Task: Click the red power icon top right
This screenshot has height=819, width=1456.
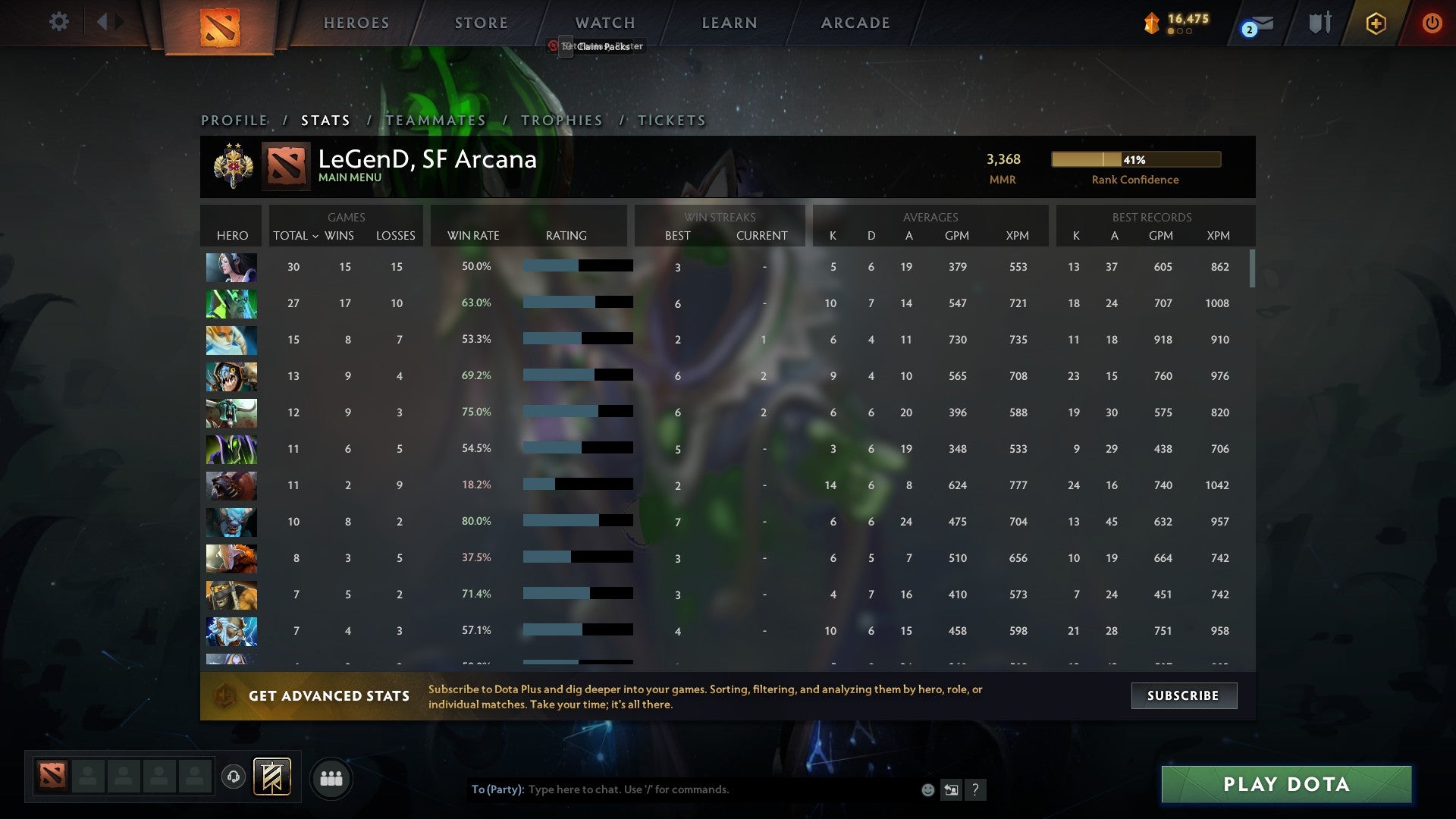Action: click(1432, 23)
